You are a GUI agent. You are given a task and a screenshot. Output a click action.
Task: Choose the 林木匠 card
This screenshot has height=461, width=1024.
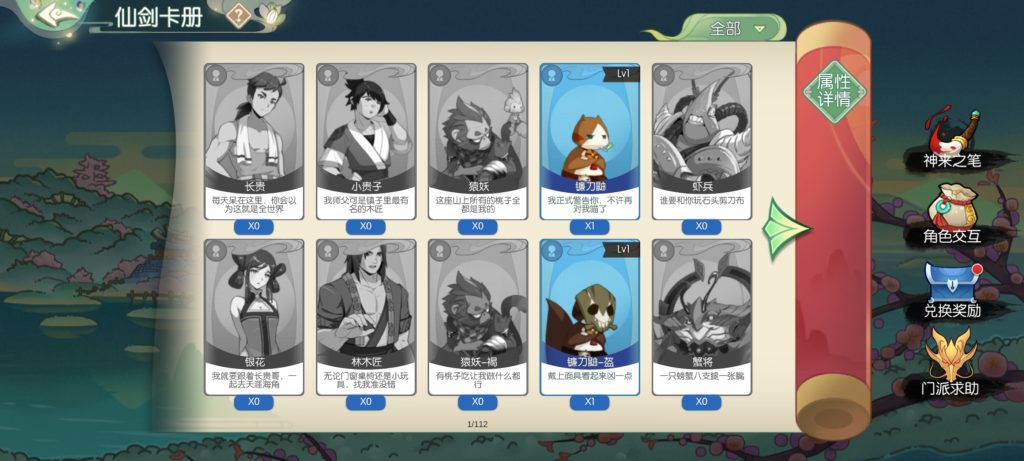(366, 315)
